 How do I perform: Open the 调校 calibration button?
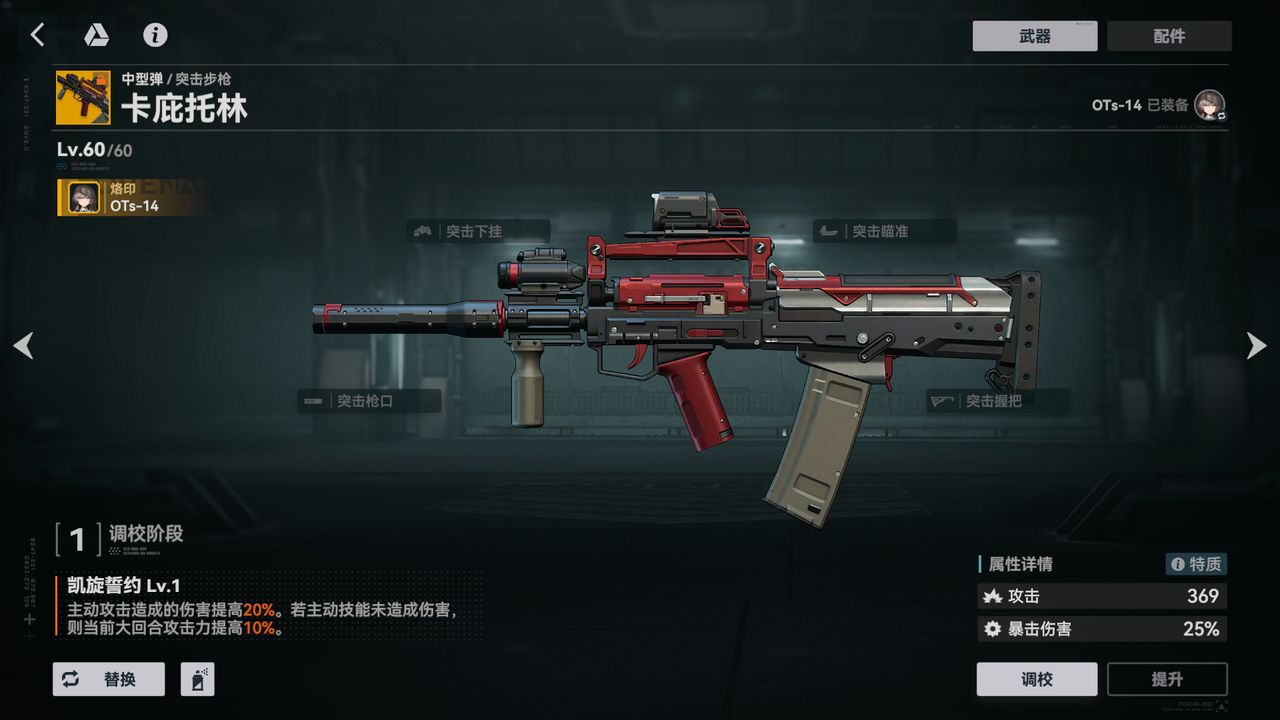click(1036, 679)
